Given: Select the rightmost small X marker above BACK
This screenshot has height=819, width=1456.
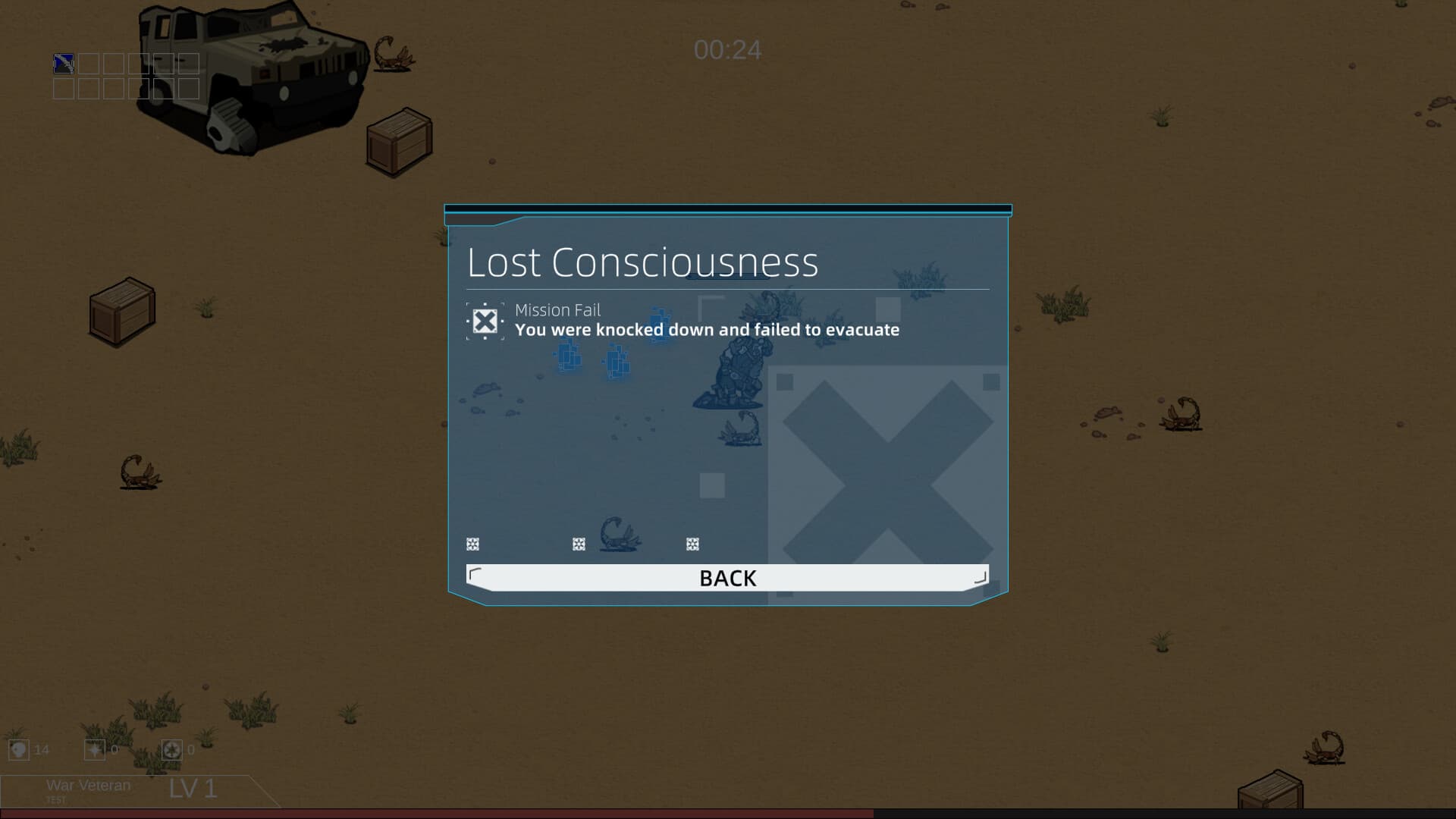Looking at the screenshot, I should pos(692,544).
